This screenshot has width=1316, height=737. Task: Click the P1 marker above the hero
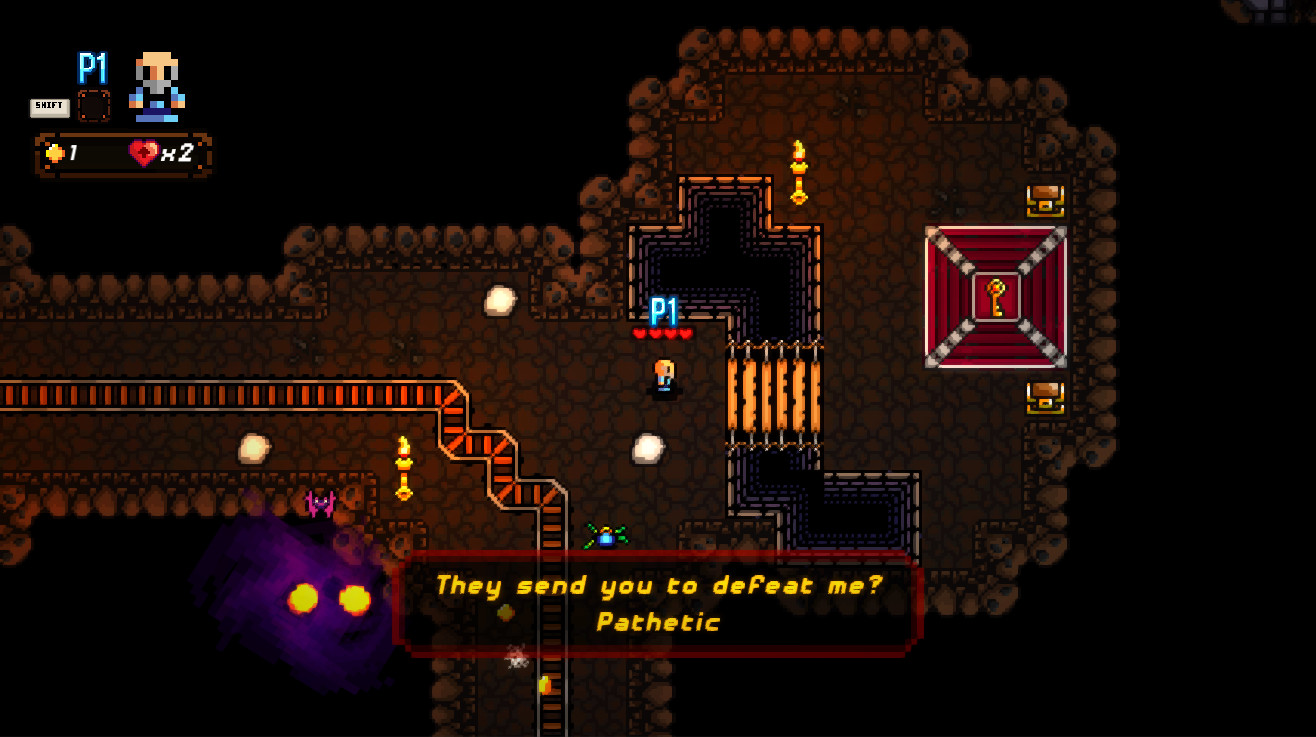662,312
